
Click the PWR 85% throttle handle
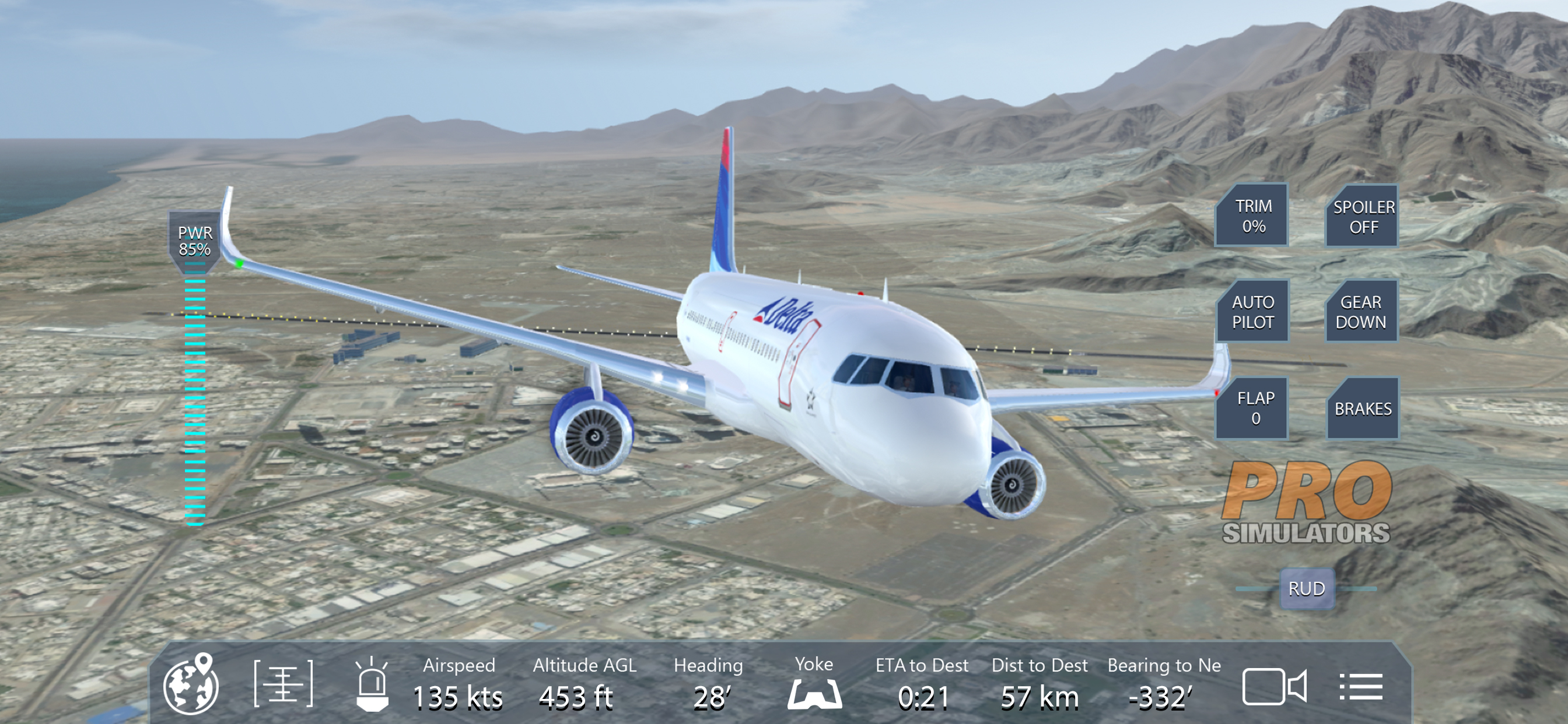coord(194,241)
